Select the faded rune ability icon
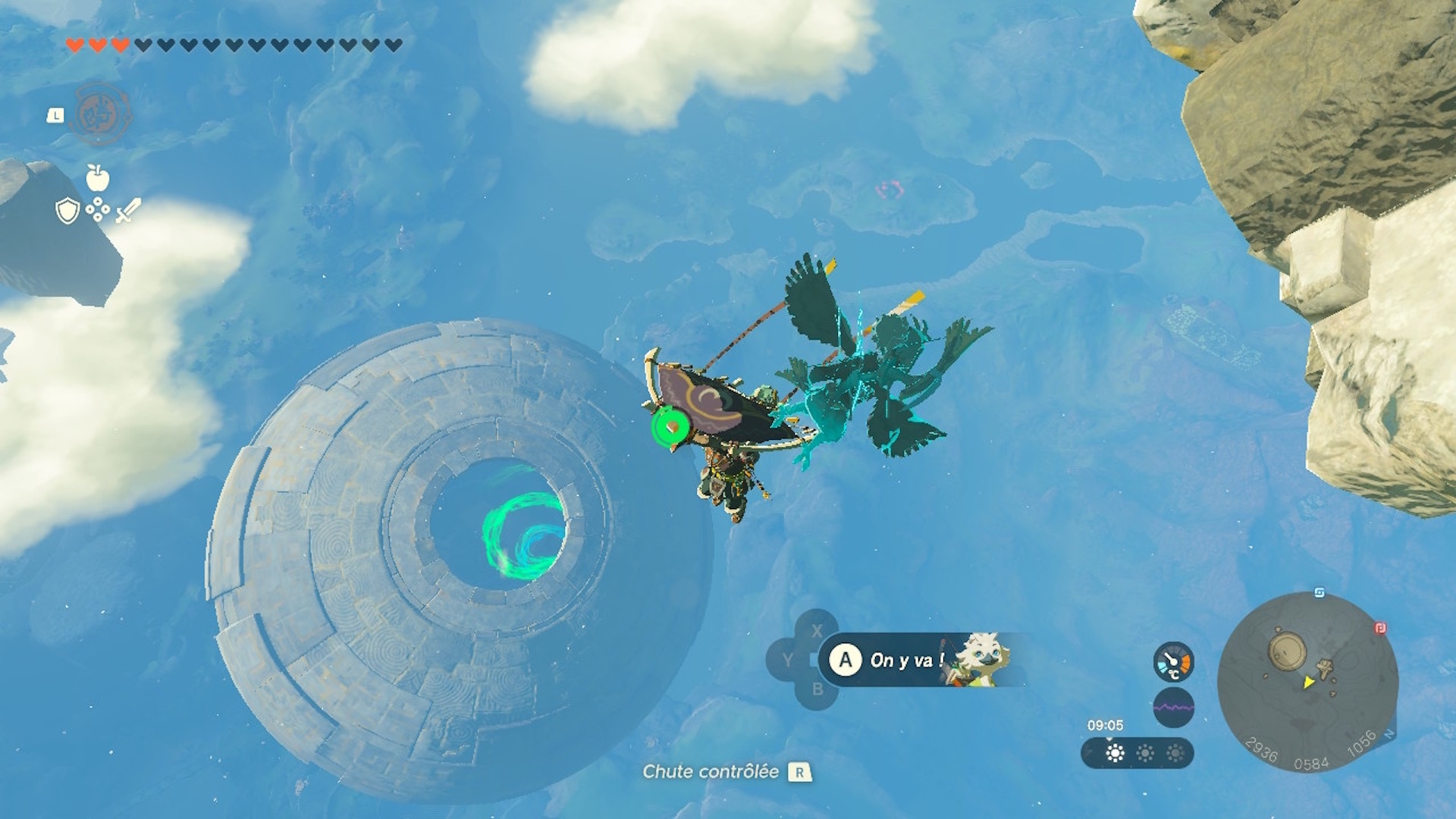 click(x=101, y=115)
